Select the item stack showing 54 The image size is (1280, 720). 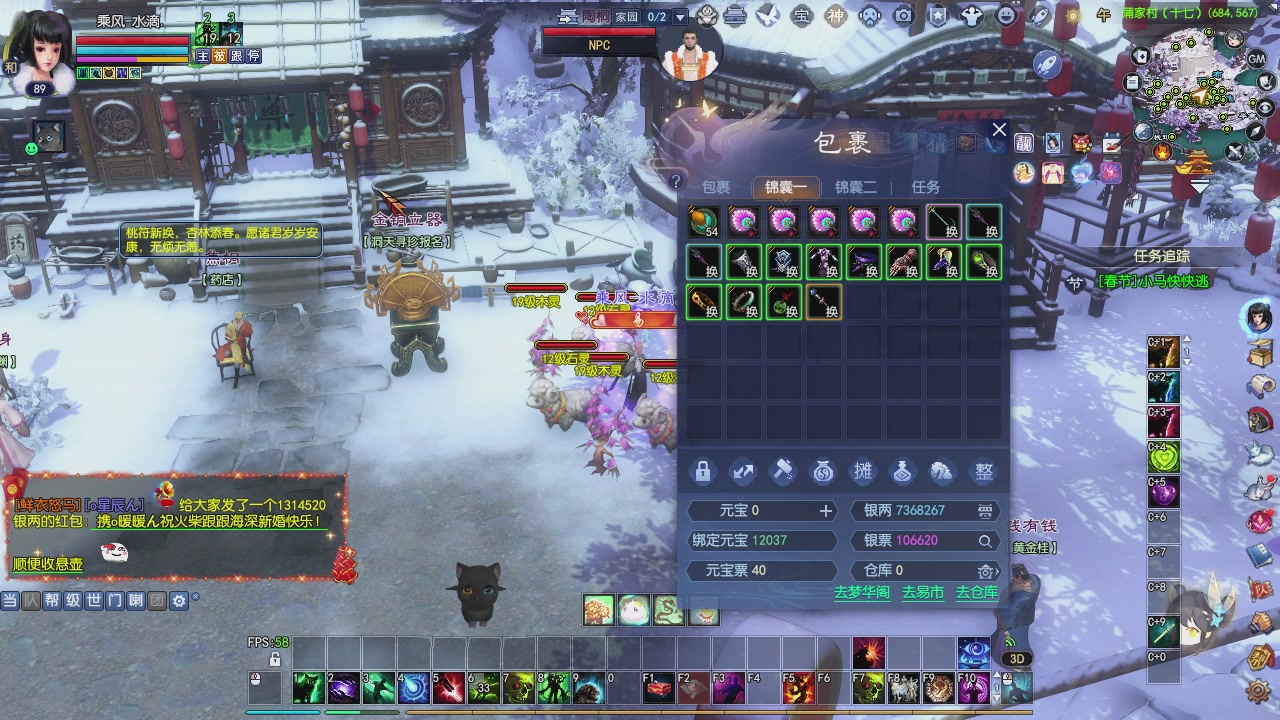coord(704,221)
